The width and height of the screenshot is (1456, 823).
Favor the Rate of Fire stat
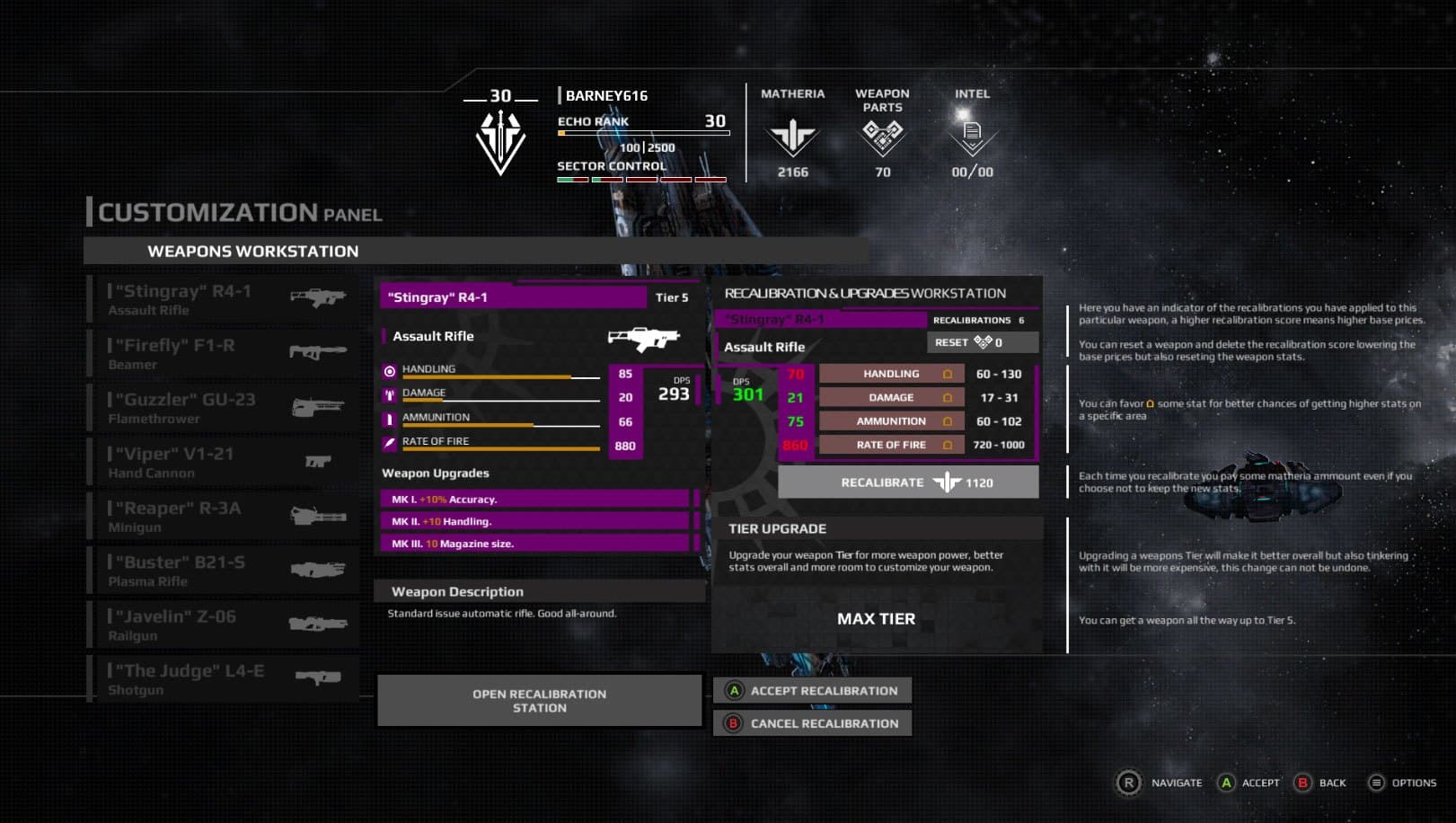[947, 445]
